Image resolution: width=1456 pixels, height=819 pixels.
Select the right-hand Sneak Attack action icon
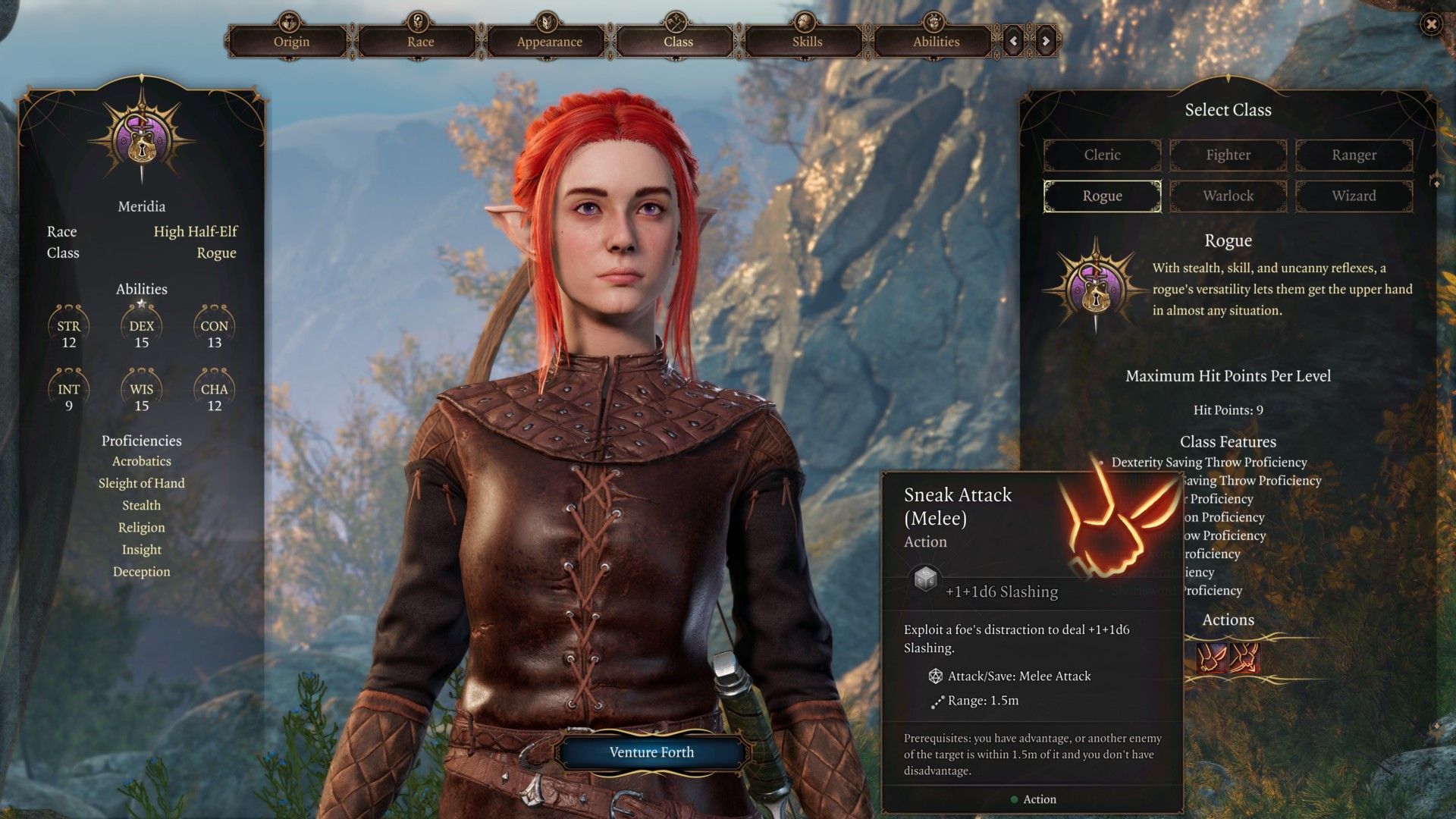coord(1244,657)
